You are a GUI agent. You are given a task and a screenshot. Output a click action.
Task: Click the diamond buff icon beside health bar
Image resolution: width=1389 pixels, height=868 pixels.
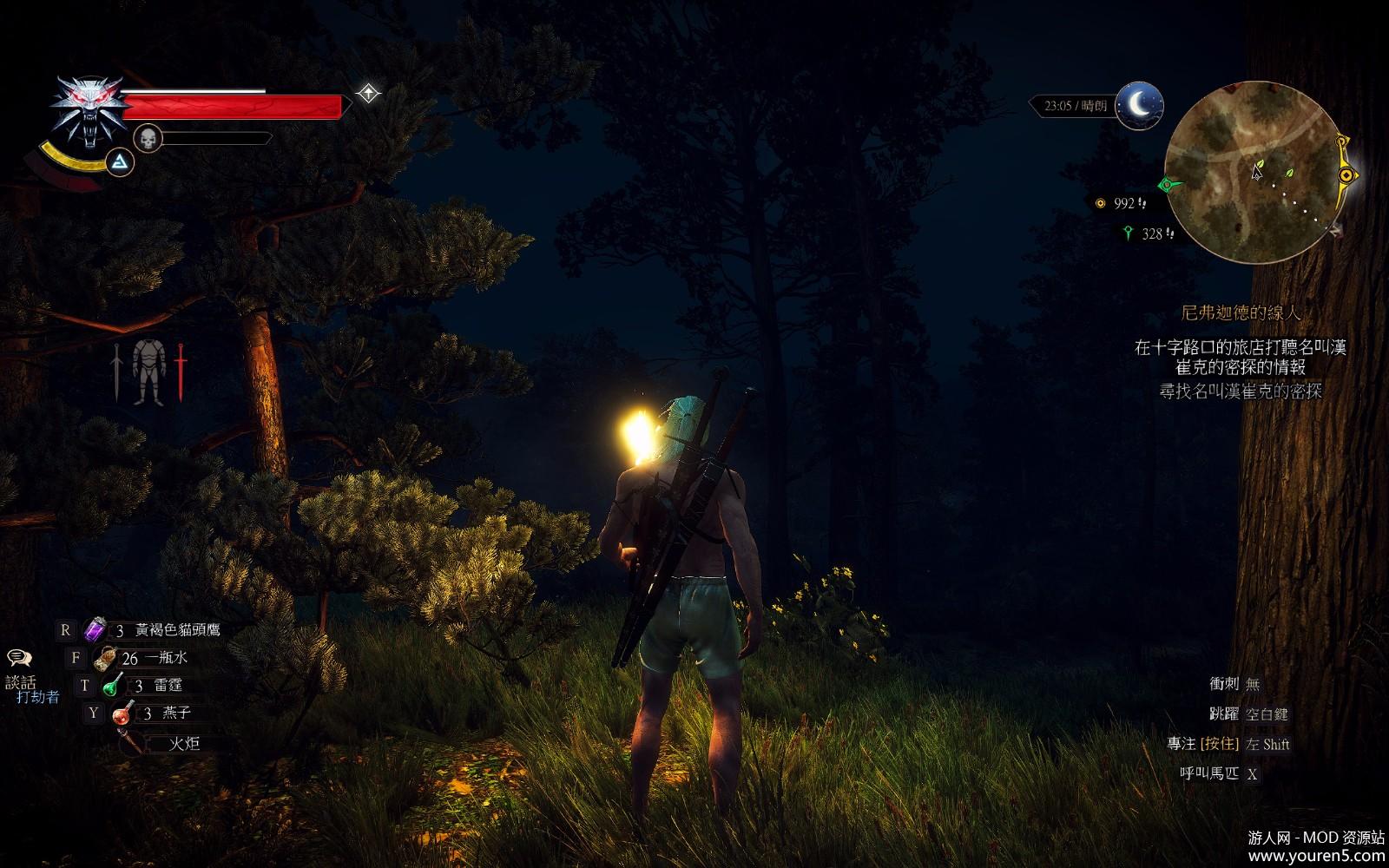[x=368, y=93]
